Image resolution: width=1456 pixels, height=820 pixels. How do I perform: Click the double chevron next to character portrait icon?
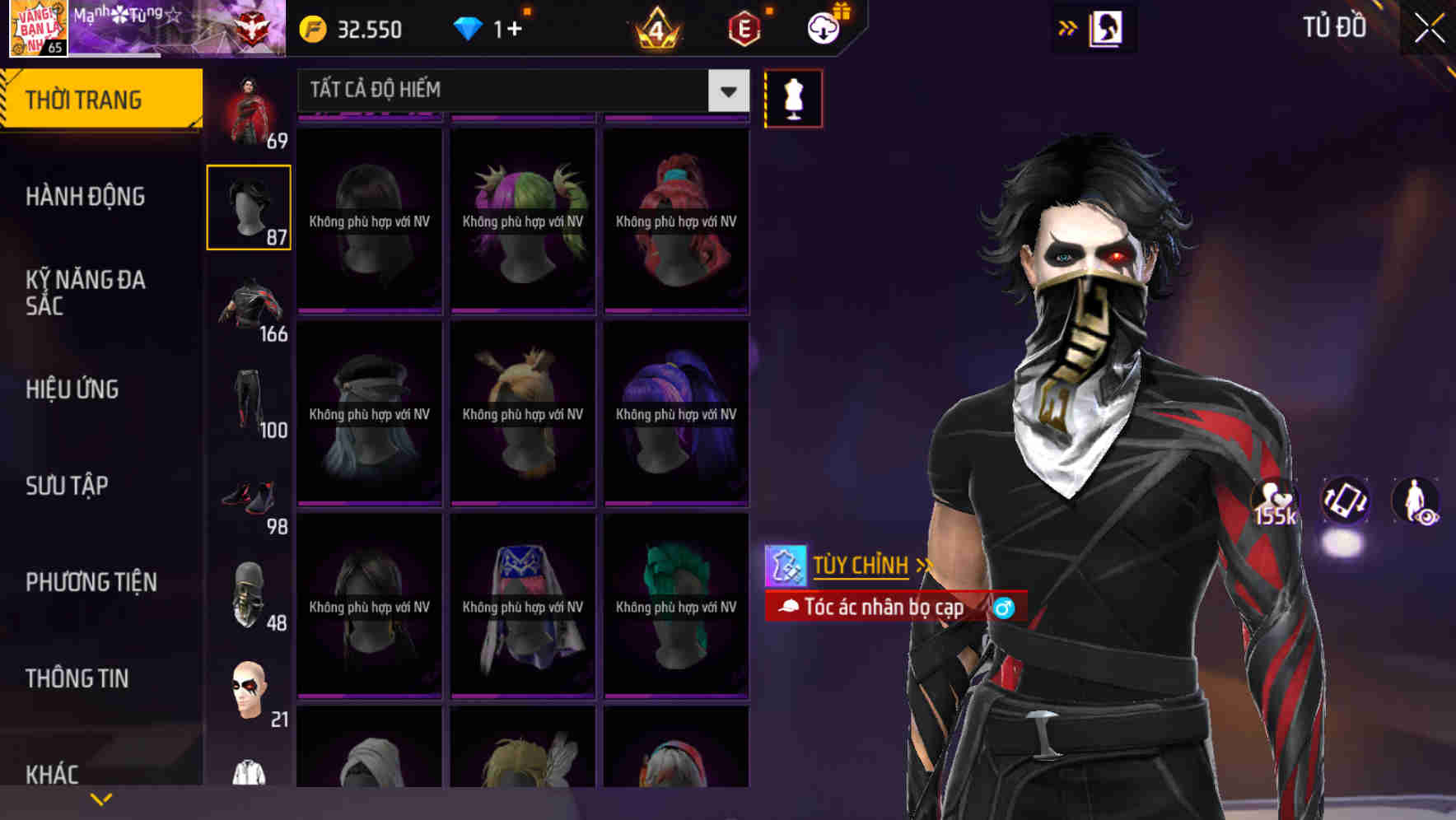tap(1068, 27)
